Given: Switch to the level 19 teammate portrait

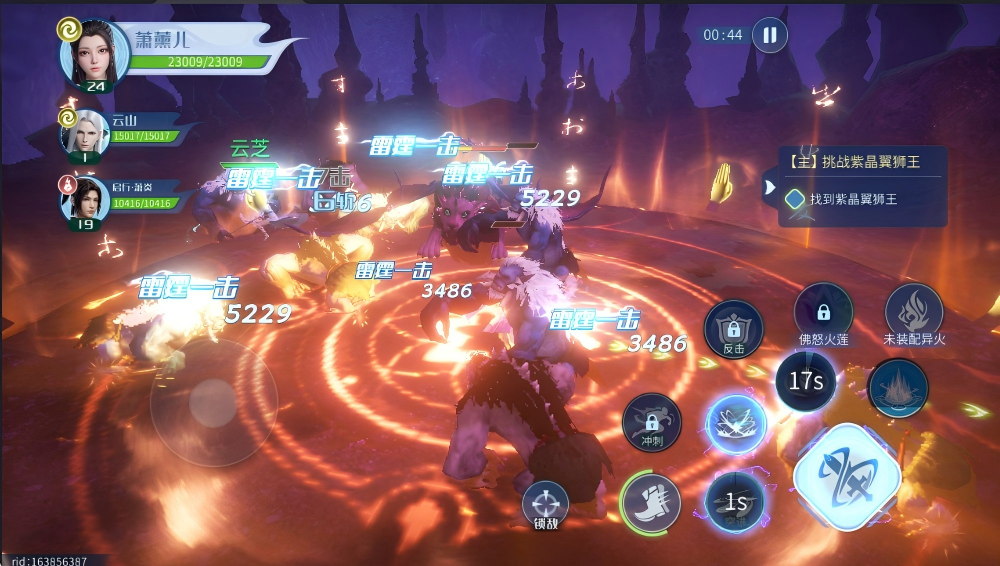Looking at the screenshot, I should 85,200.
